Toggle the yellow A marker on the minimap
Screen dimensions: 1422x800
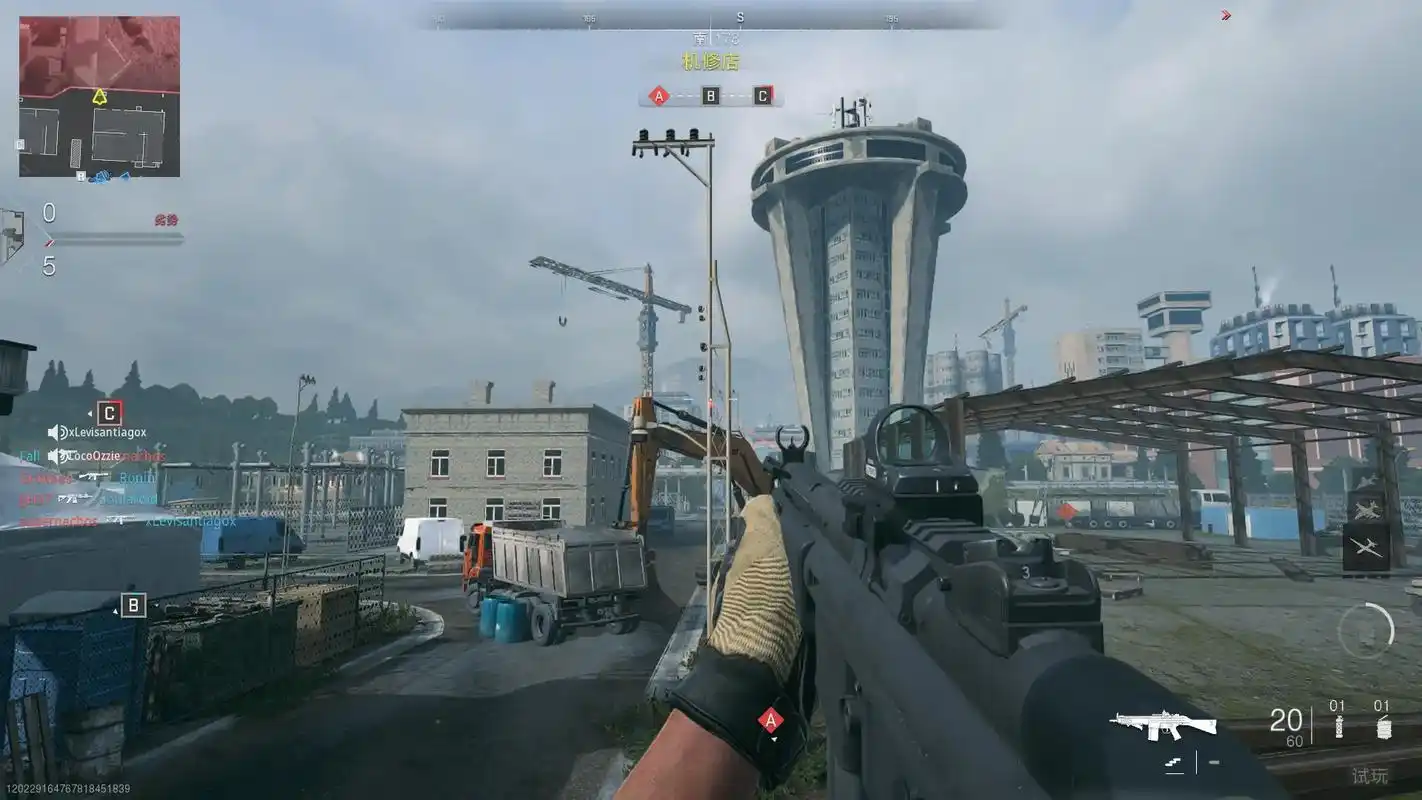coord(99,97)
